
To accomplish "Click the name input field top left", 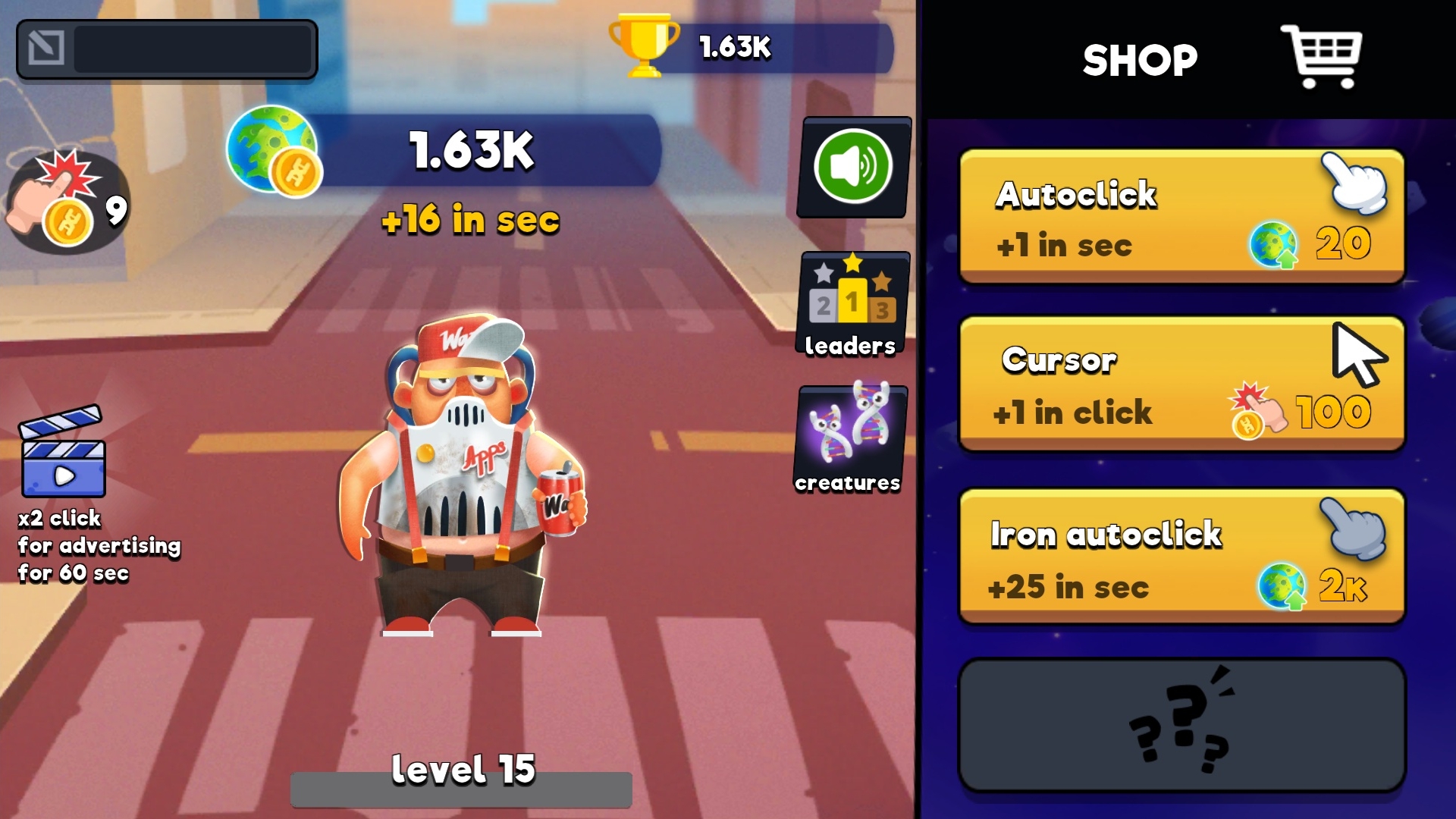I will [190, 49].
